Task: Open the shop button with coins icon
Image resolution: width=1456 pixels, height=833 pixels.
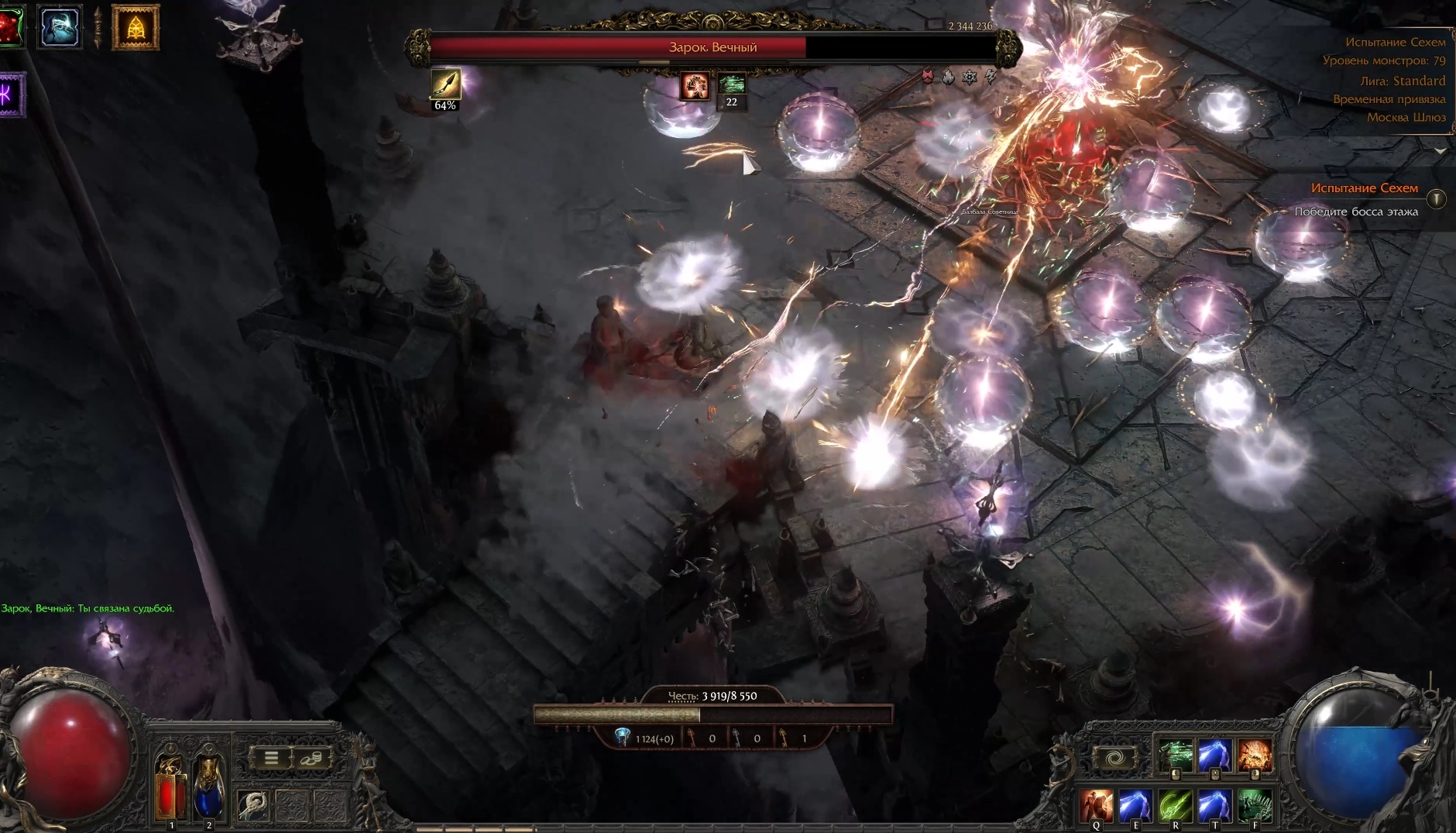Action: [x=312, y=758]
